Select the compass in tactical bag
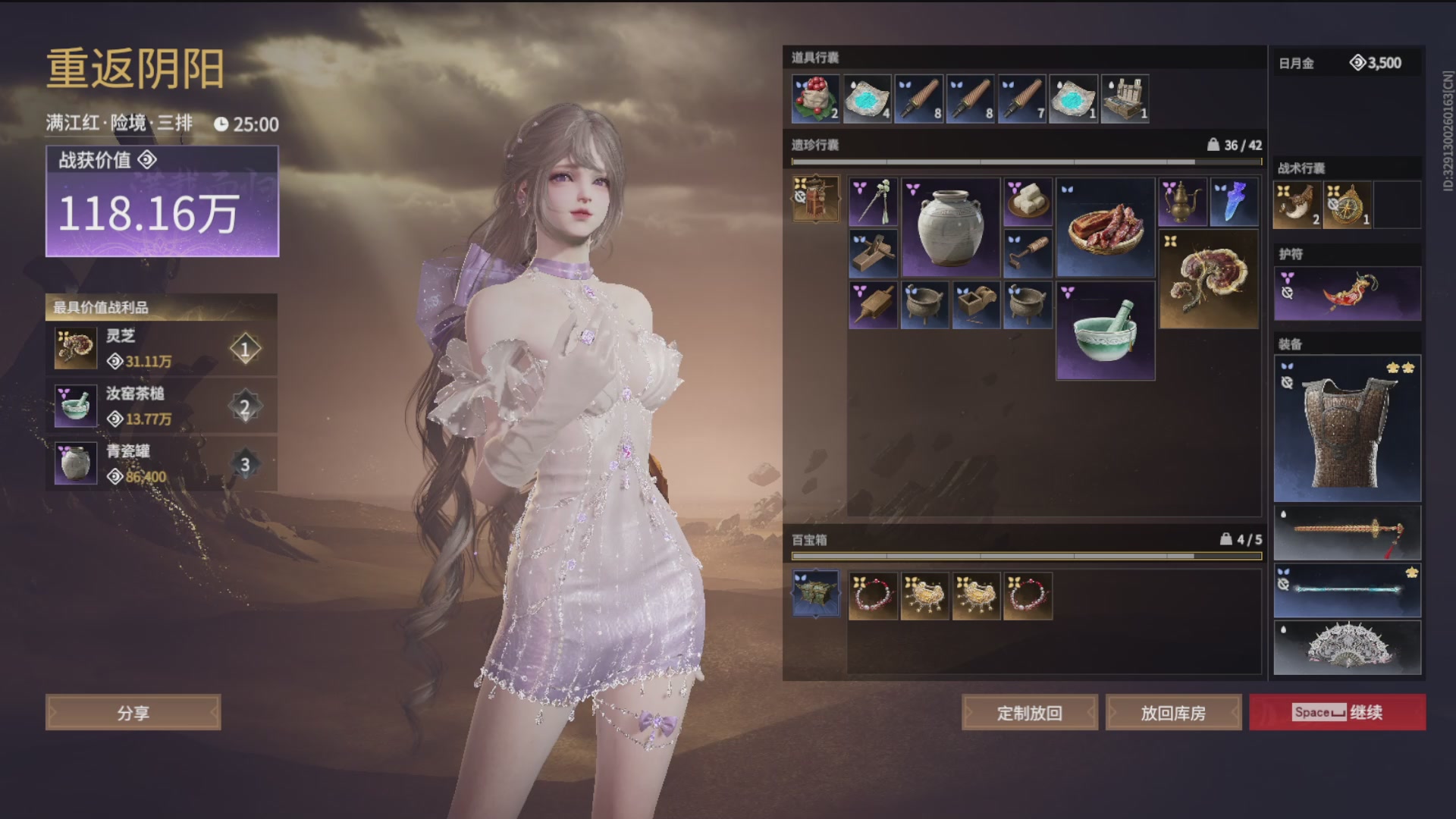This screenshot has height=819, width=1456. (x=1348, y=205)
